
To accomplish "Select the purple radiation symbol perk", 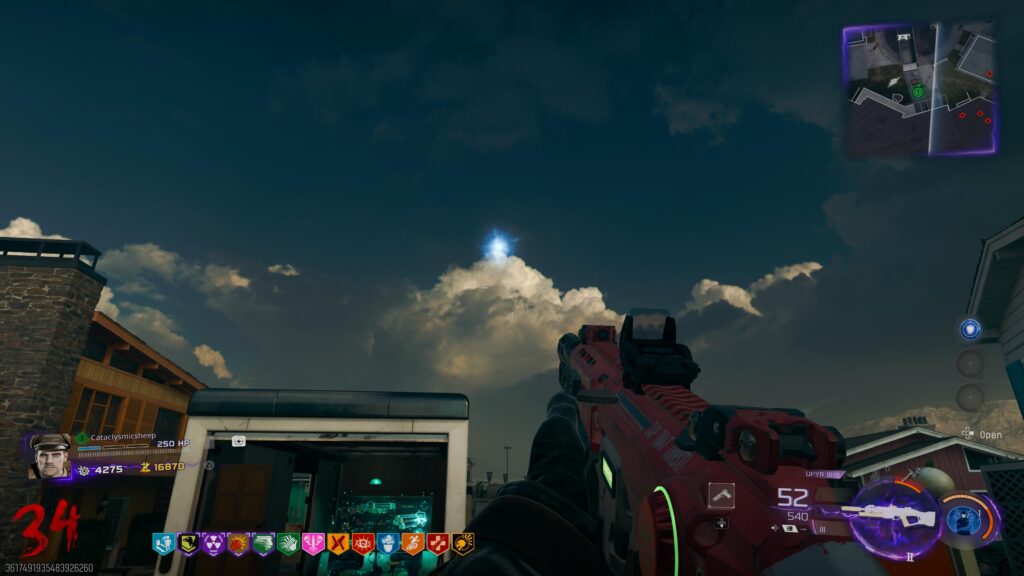I will (213, 544).
